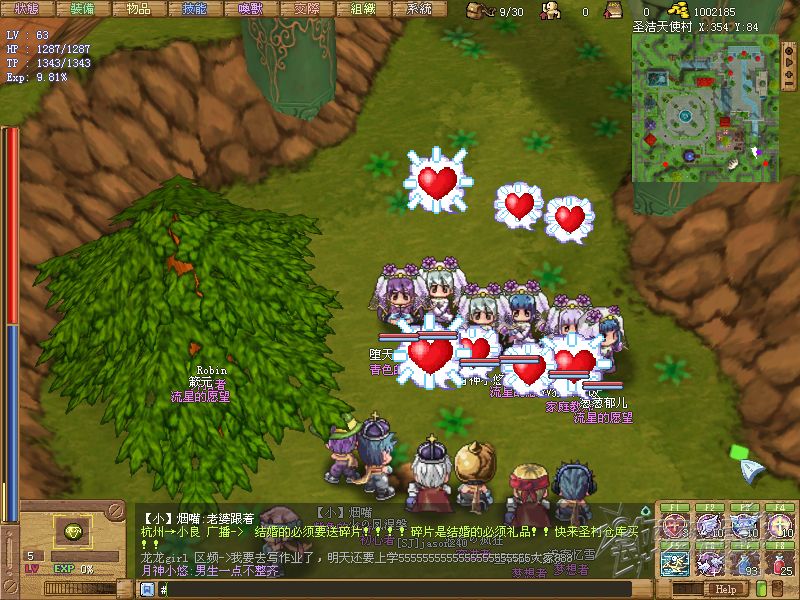Open the 系統 system menu
Screen dimensions: 800x600
(x=419, y=9)
